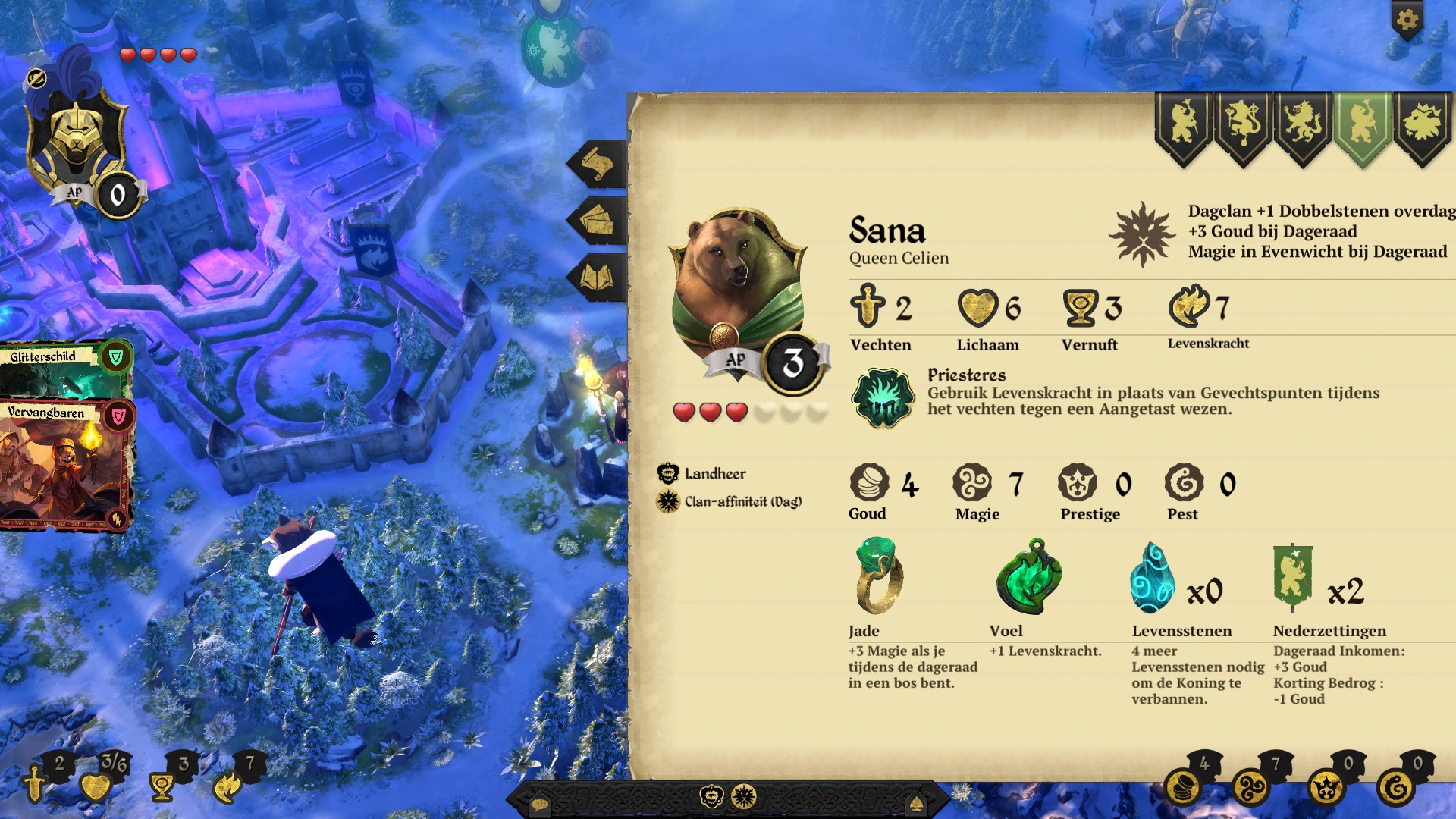Switch to the scroll side tab
The width and height of the screenshot is (1456, 819).
[598, 164]
